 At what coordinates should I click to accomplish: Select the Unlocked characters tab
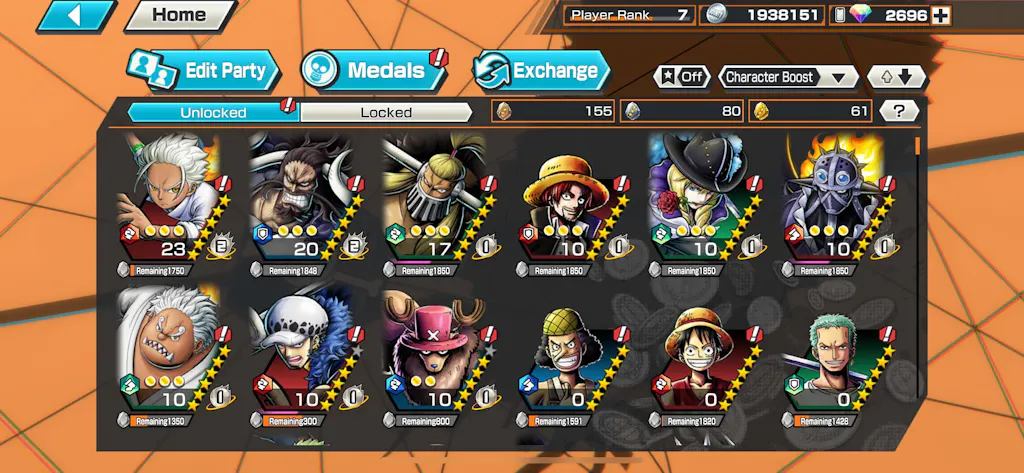pos(213,112)
